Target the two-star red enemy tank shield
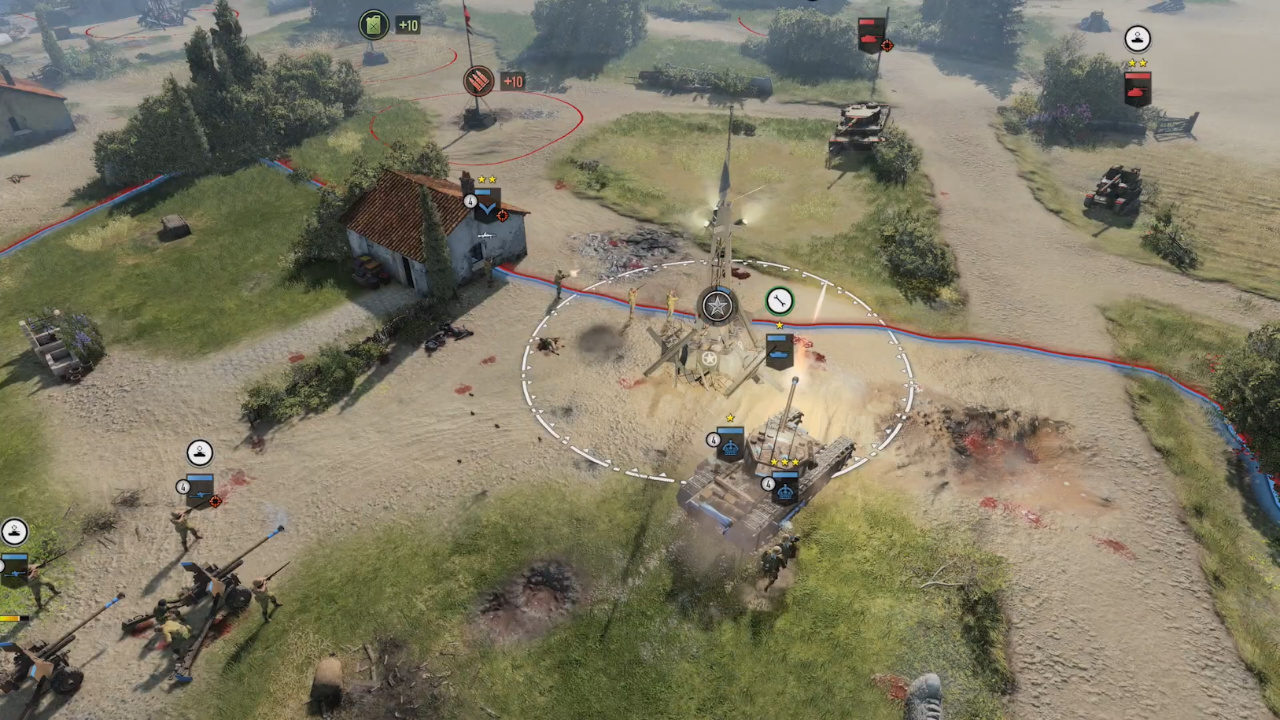 coord(1137,88)
